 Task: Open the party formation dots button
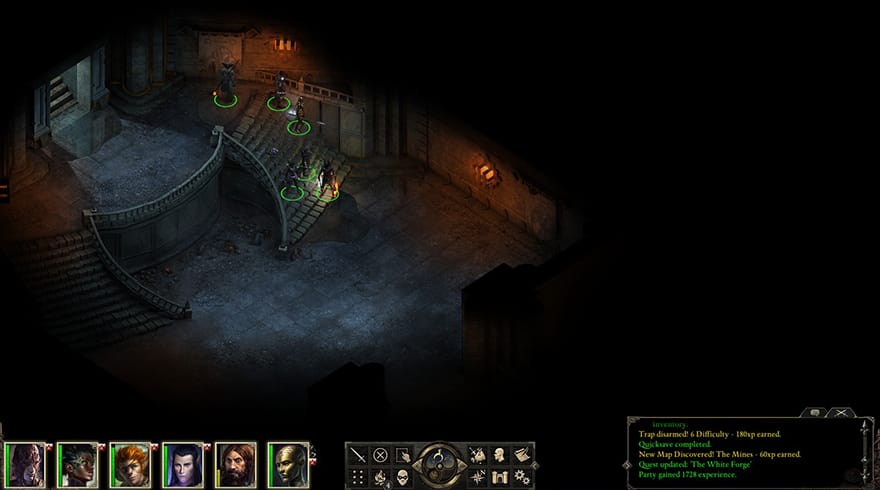(x=358, y=476)
